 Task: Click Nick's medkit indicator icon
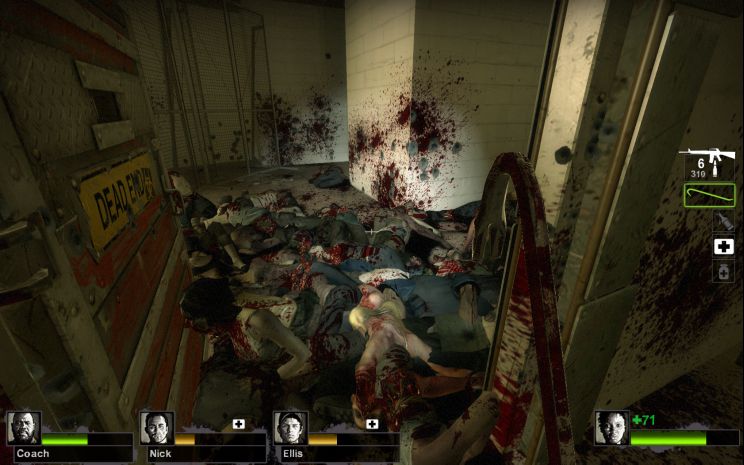(238, 424)
